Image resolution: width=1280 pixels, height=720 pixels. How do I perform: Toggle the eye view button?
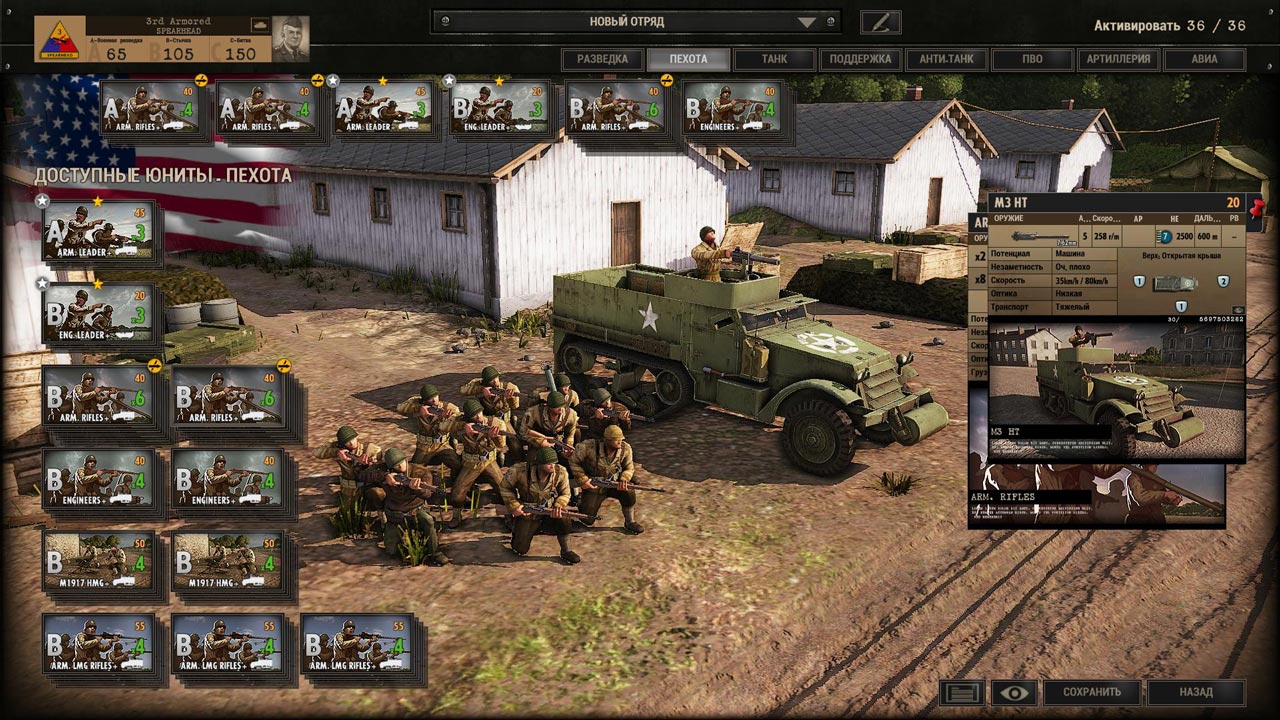[1013, 691]
